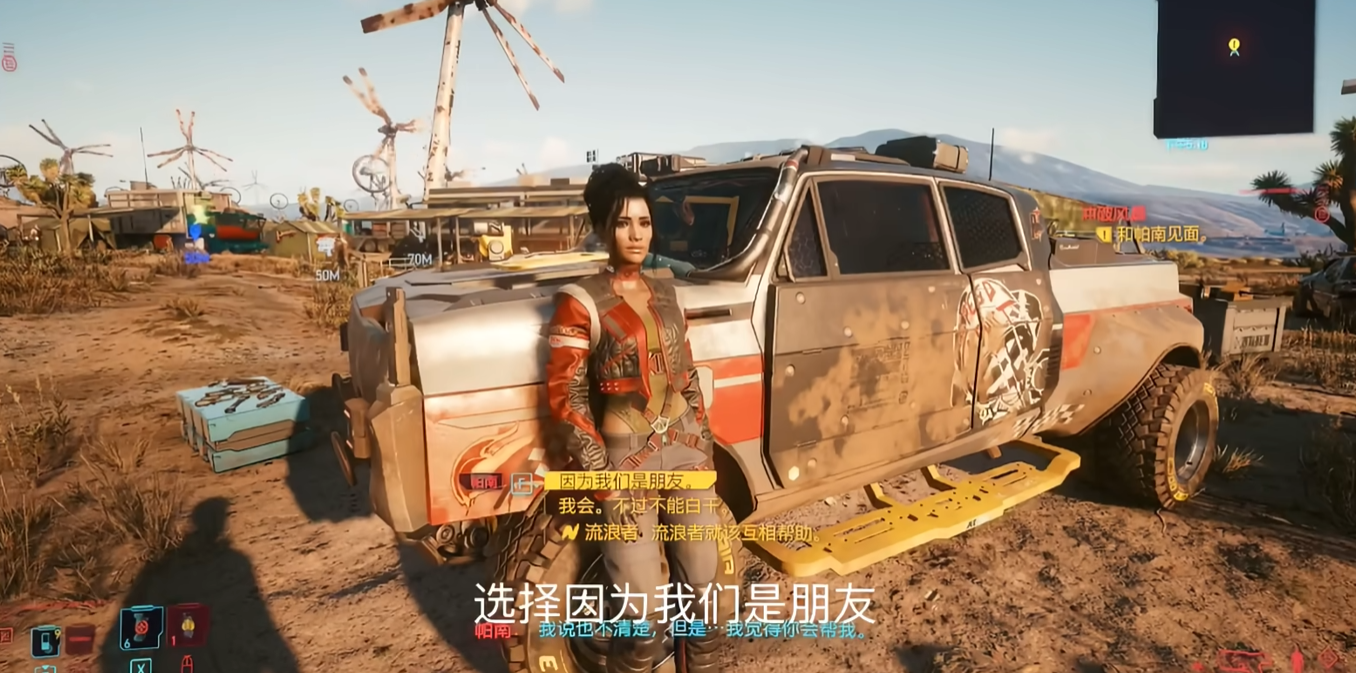Click the yellow quest marker on the minimap
The height and width of the screenshot is (673, 1356).
click(x=1234, y=45)
